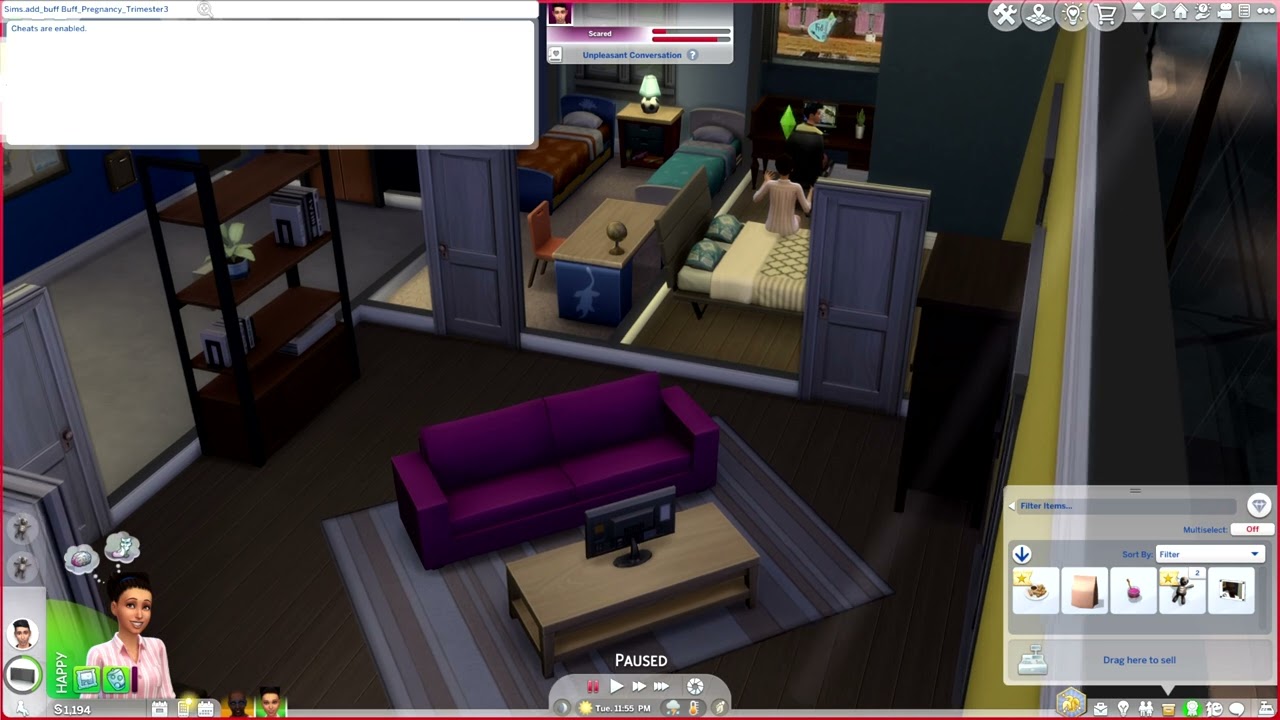Activate triple-speed fast forward
The width and height of the screenshot is (1280, 720).
tap(662, 686)
